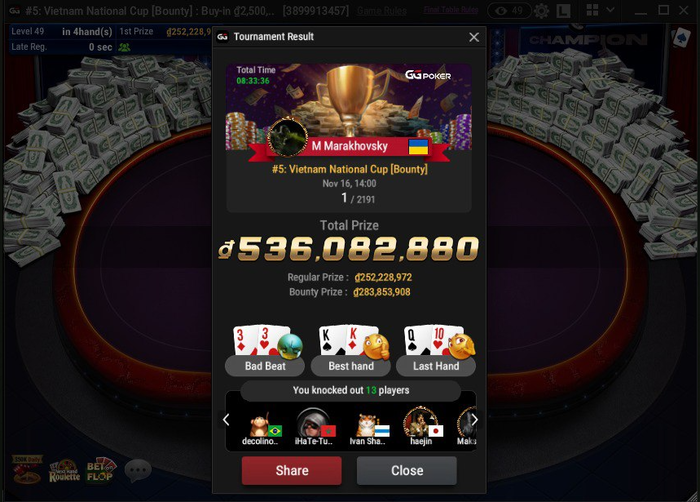This screenshot has width=700, height=502.
Task: Close the Tournament Result dialog with X
Action: pyautogui.click(x=474, y=37)
